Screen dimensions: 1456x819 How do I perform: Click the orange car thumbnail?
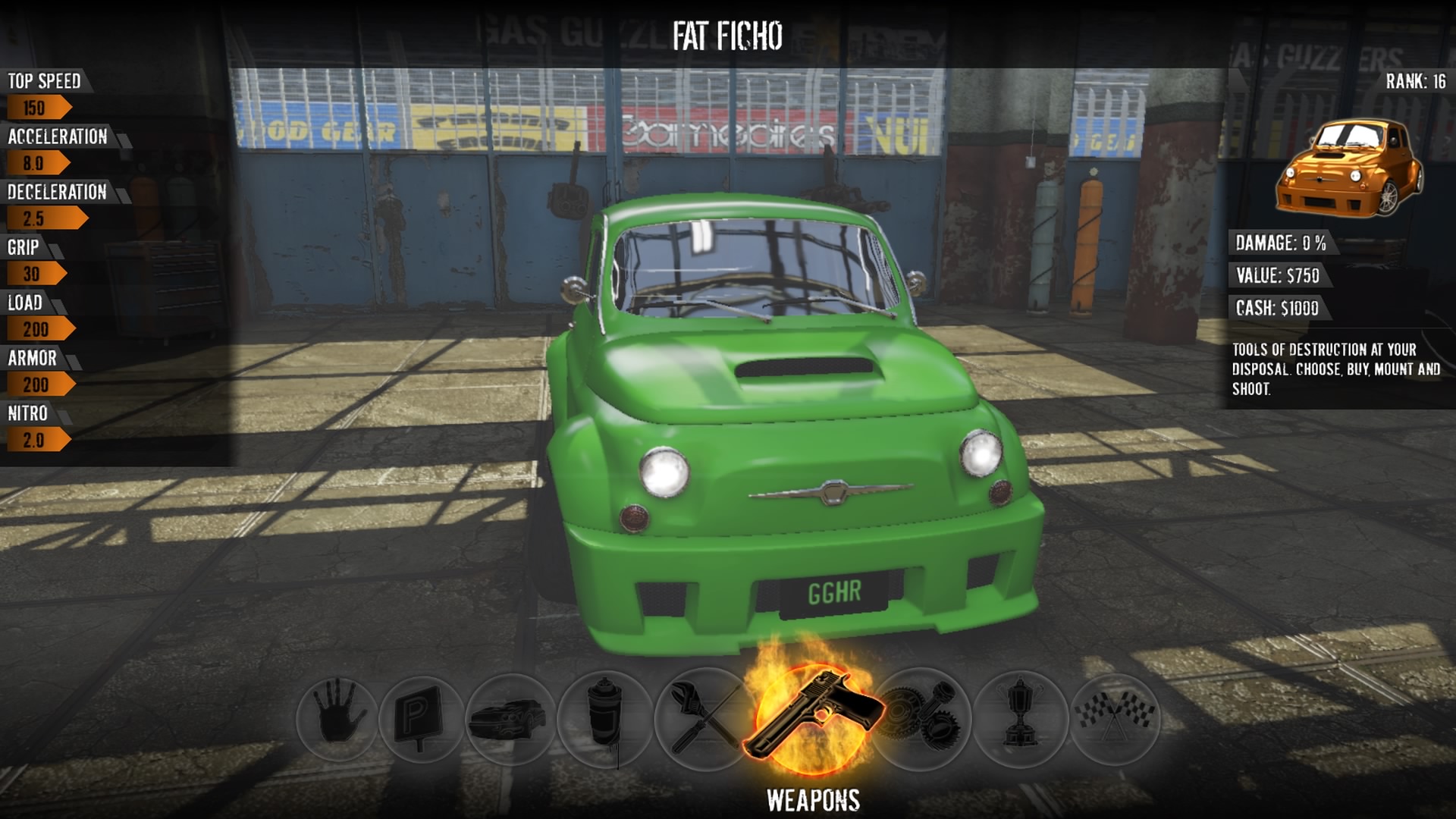click(x=1349, y=168)
